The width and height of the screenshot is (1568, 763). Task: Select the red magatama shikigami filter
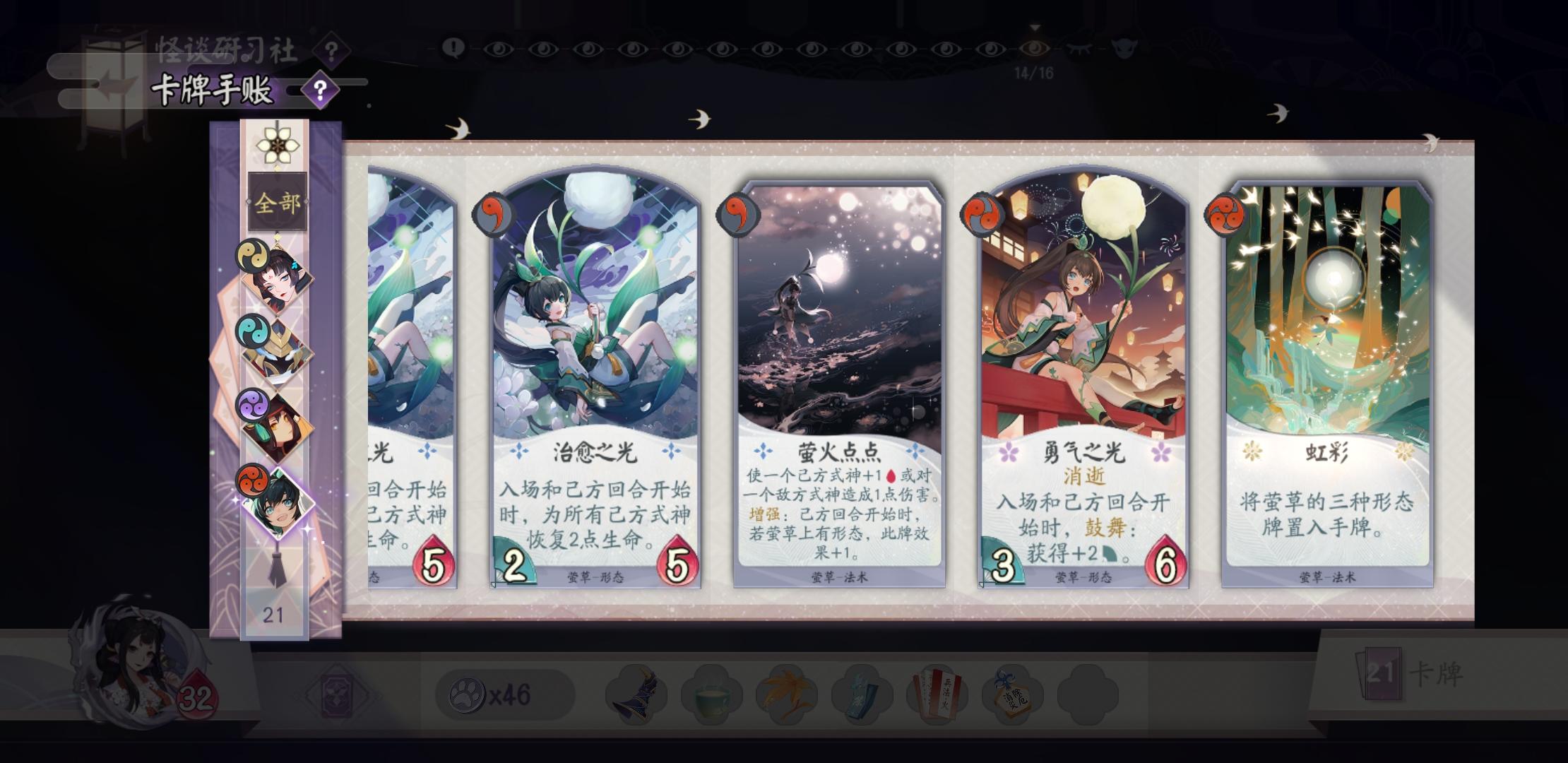pyautogui.click(x=254, y=482)
